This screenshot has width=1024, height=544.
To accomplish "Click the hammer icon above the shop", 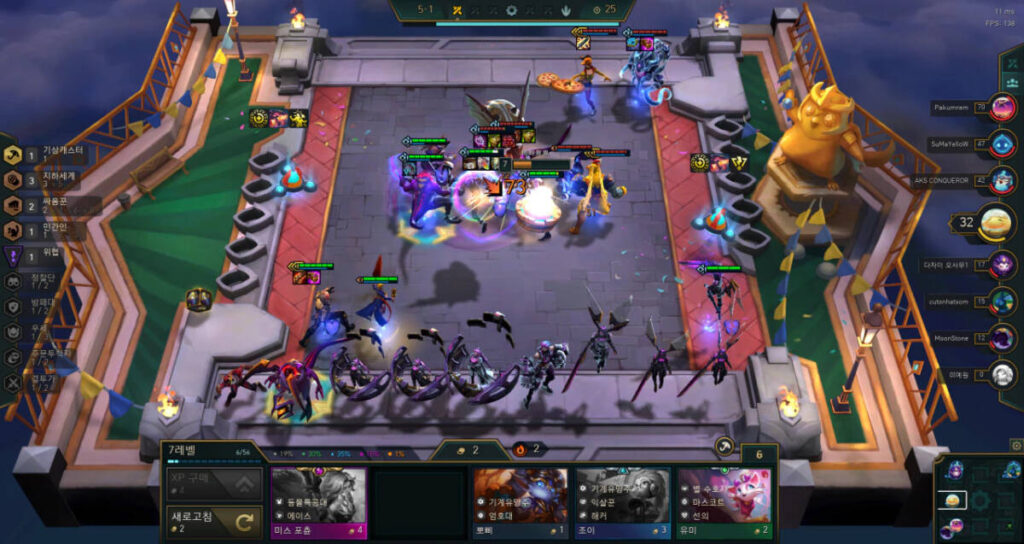I will click(725, 447).
